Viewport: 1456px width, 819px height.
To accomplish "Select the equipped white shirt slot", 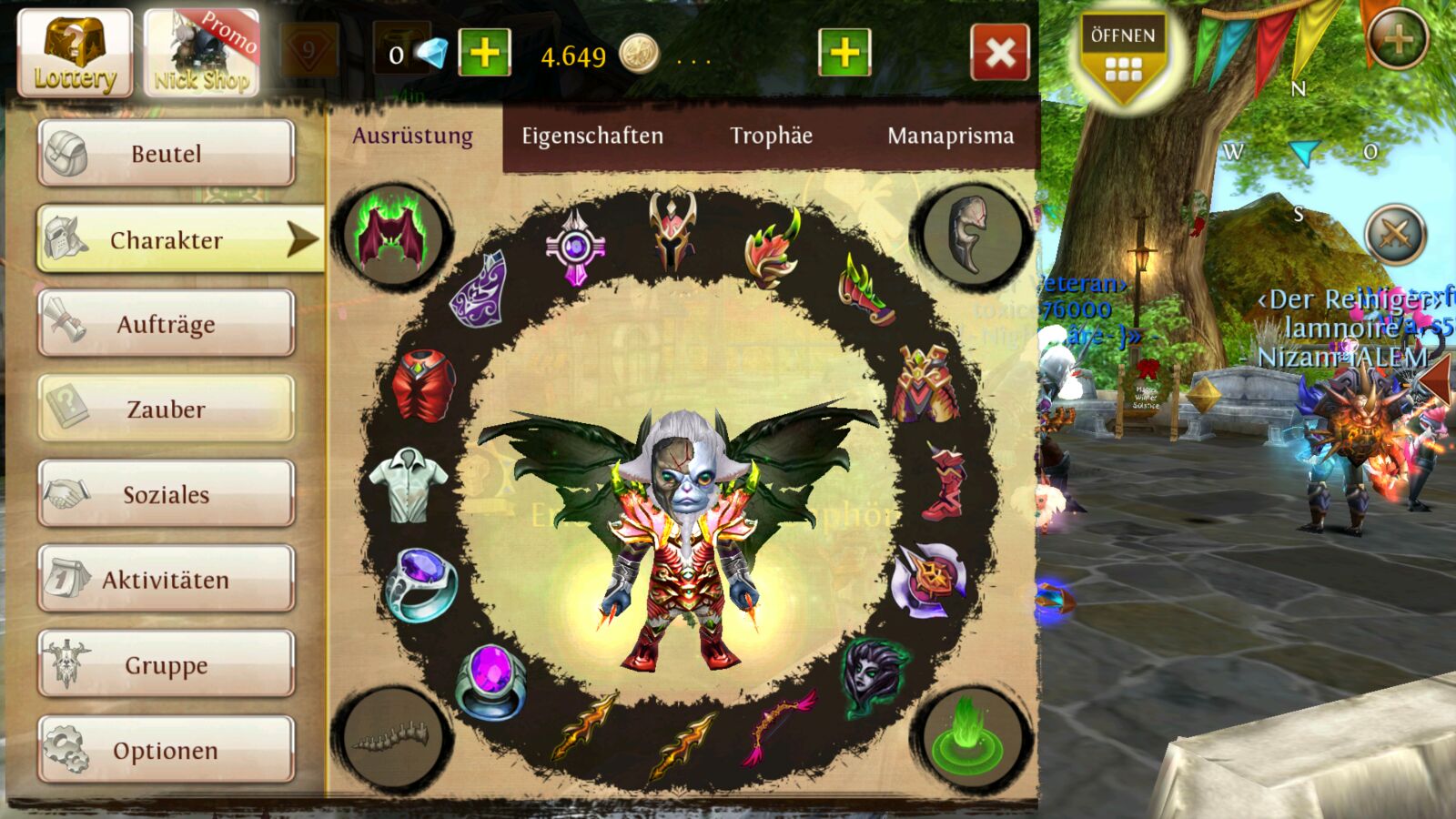I will [409, 484].
